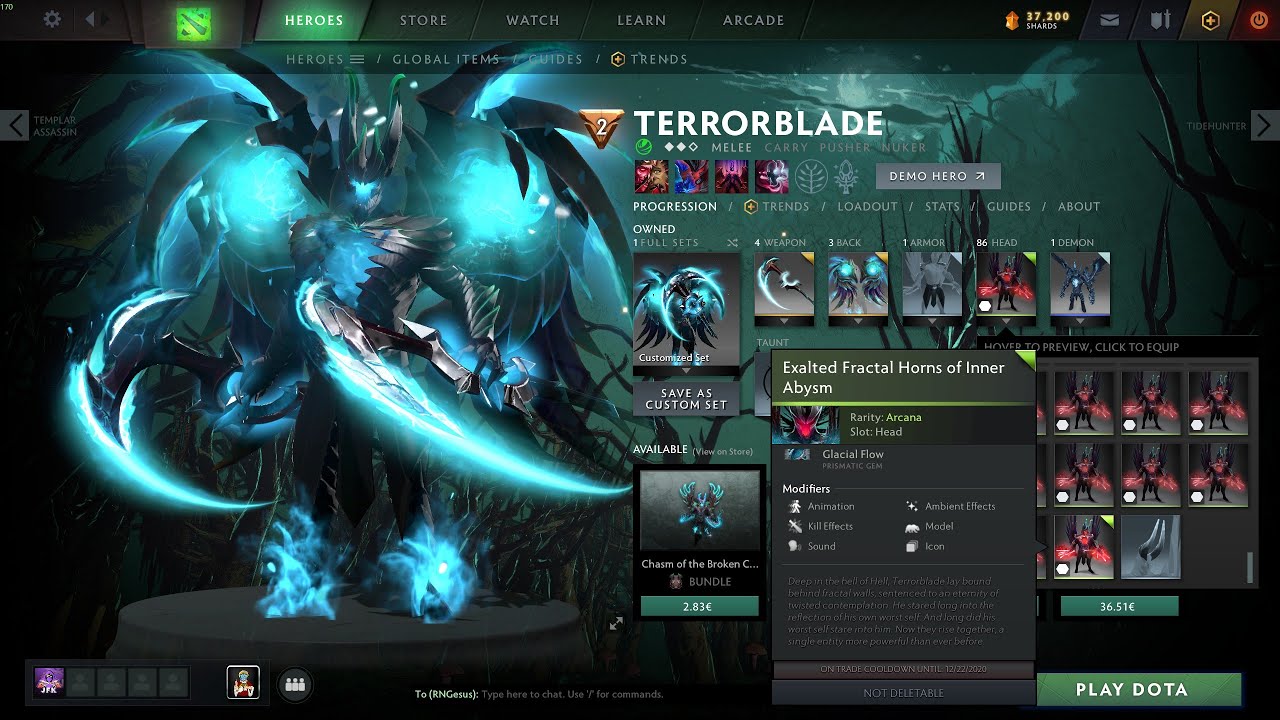Open the settings gear menu
The width and height of the screenshot is (1280, 720).
(52, 20)
